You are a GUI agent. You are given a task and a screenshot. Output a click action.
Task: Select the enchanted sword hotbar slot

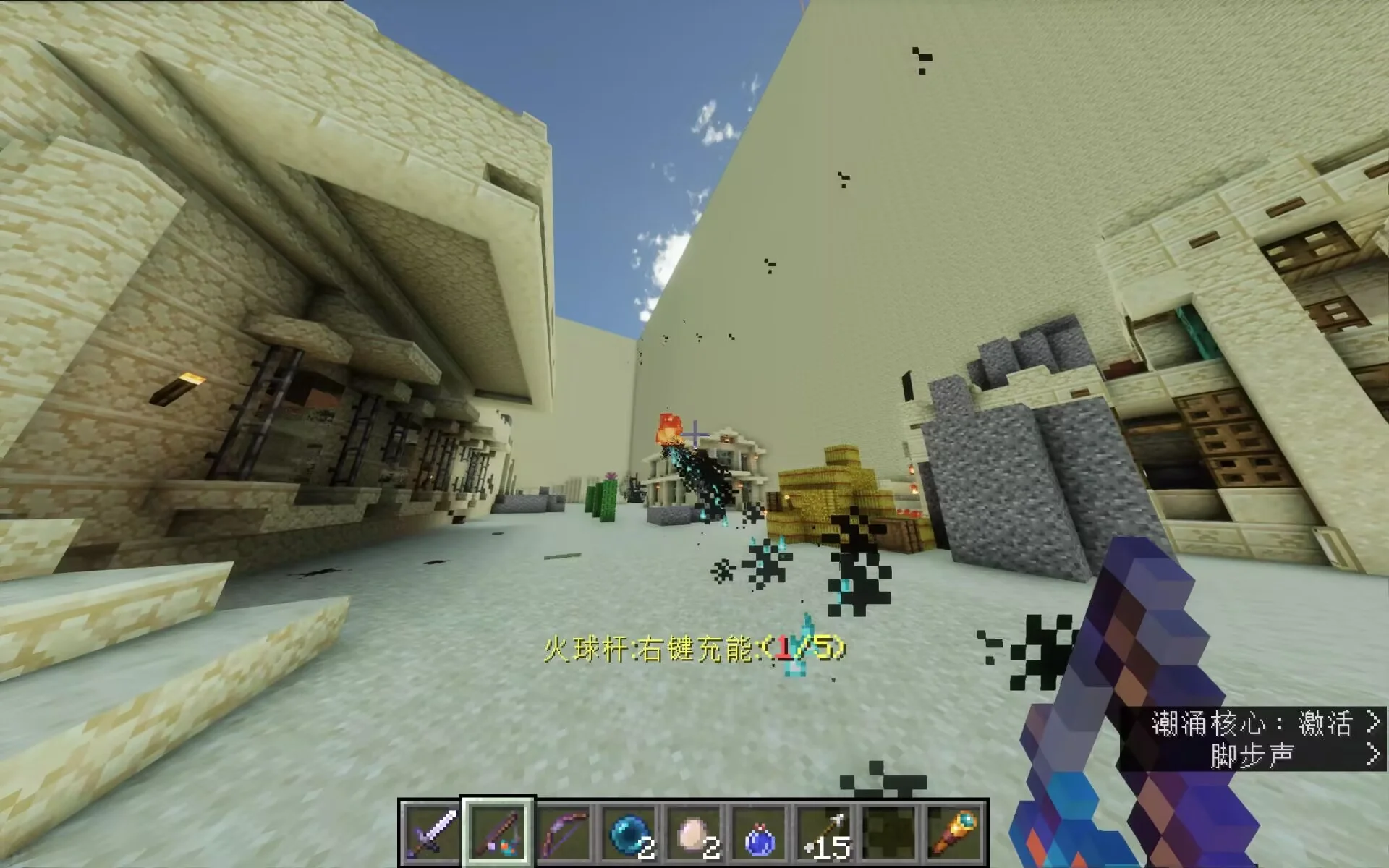tap(432, 833)
